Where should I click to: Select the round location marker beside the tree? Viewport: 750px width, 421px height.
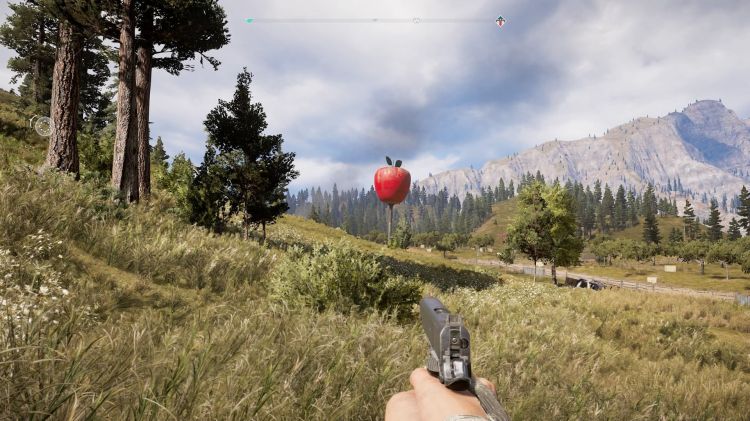click(x=42, y=125)
